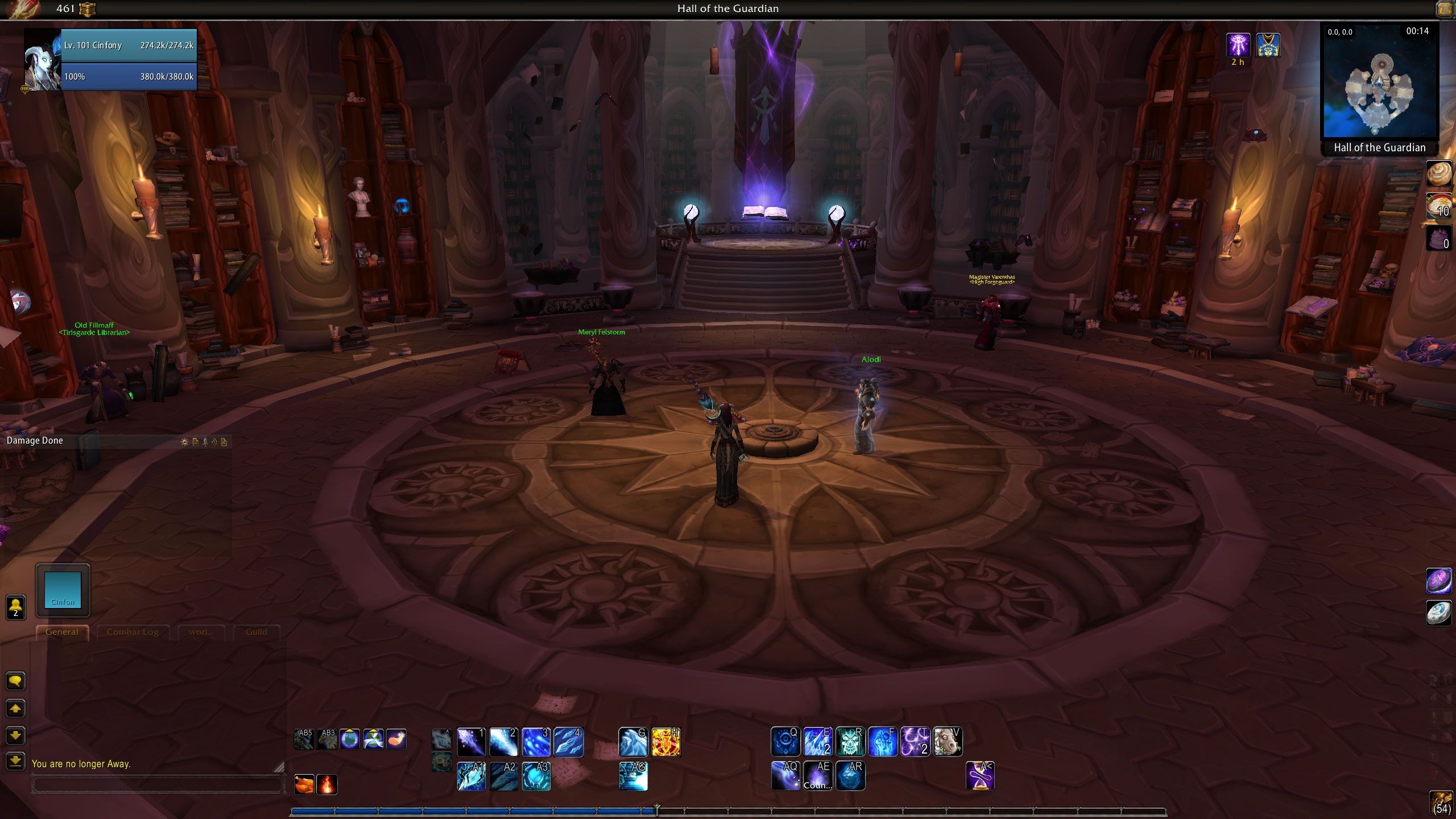Cast the Frostbolt spell on key 1
This screenshot has height=819, width=1456.
pos(471,742)
